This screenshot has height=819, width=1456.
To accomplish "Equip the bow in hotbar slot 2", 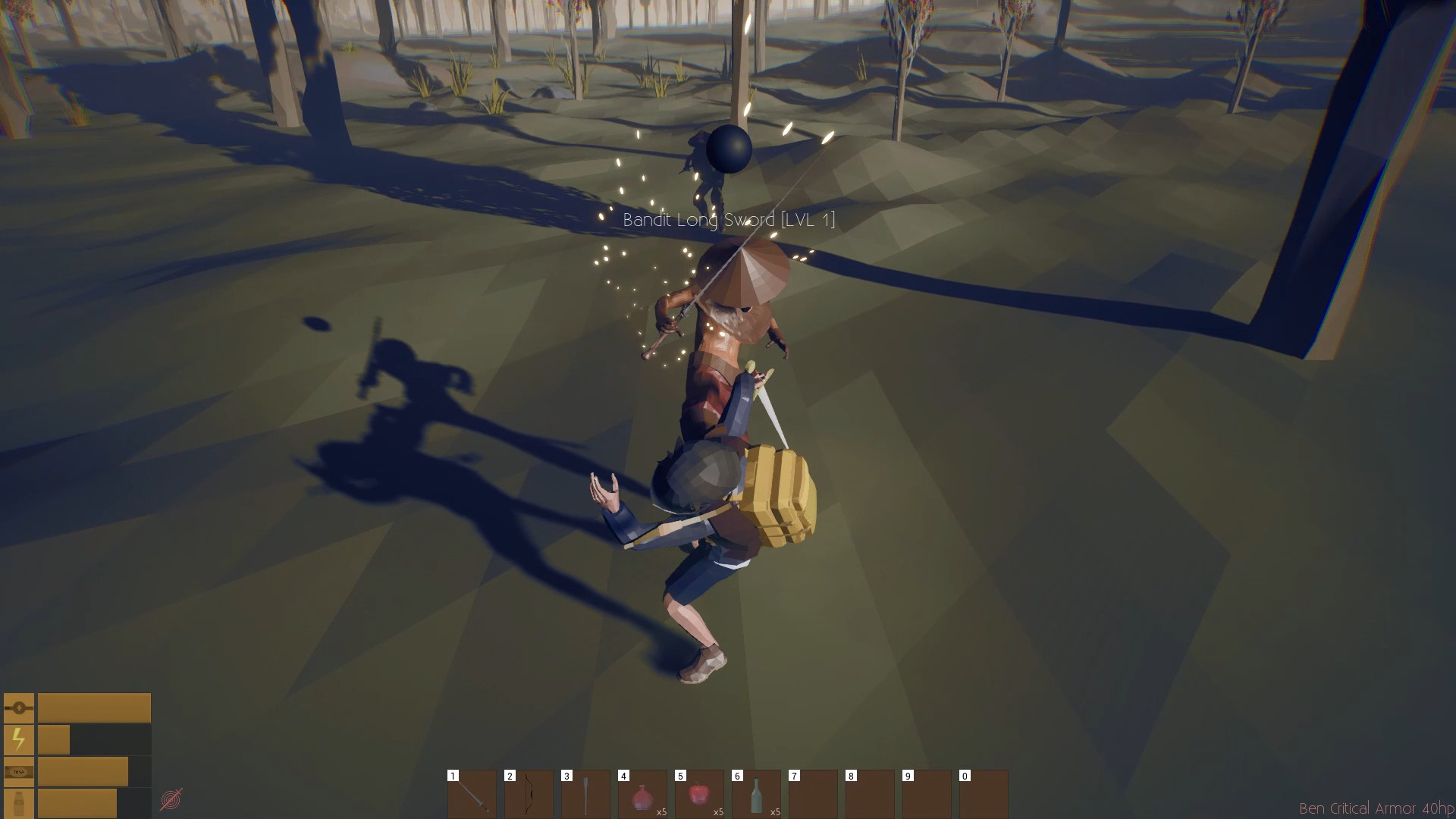I will (529, 795).
